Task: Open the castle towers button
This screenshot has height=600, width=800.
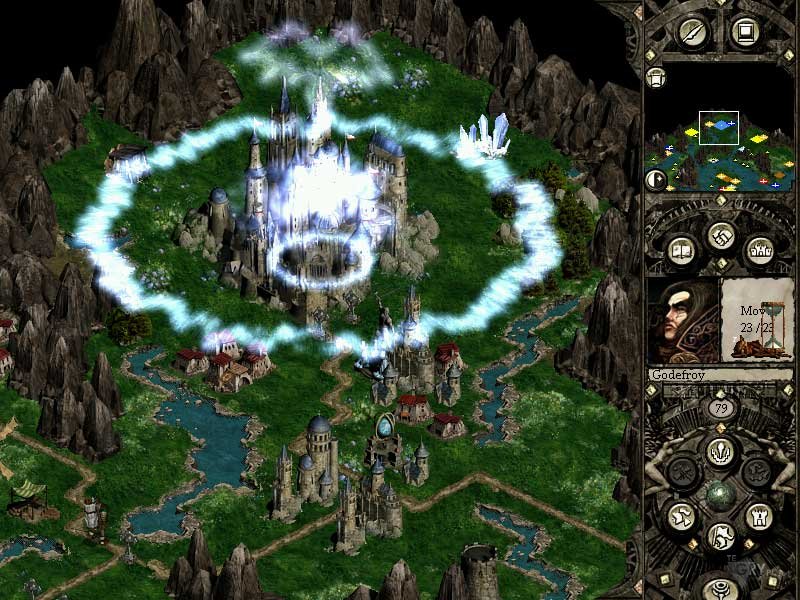Action: tap(756, 248)
